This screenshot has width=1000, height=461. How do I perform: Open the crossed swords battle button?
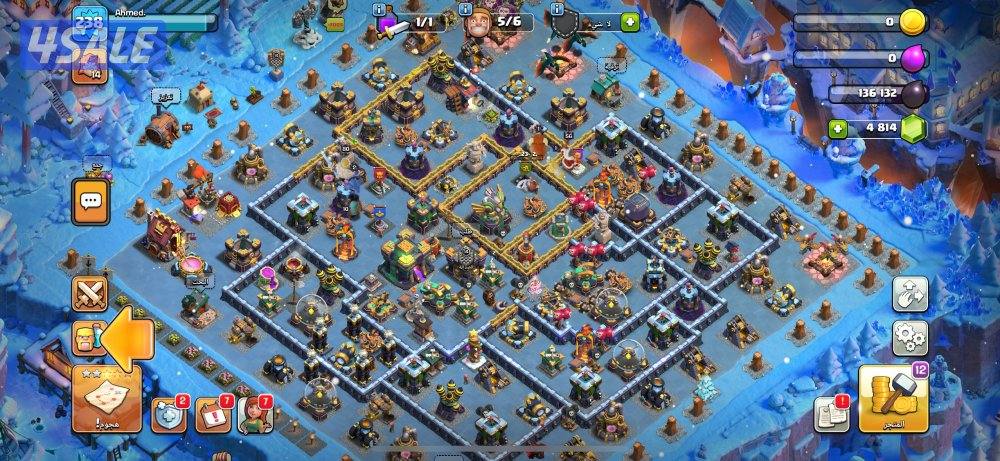click(91, 294)
